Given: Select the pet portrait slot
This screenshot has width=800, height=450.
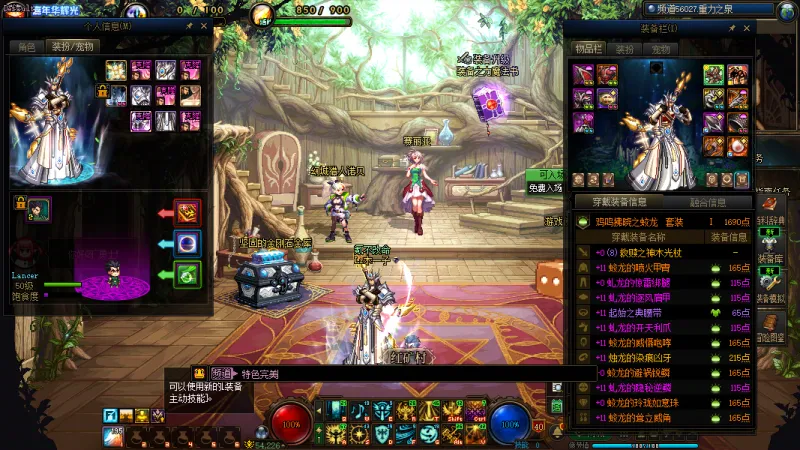Looking at the screenshot, I should coord(37,209).
